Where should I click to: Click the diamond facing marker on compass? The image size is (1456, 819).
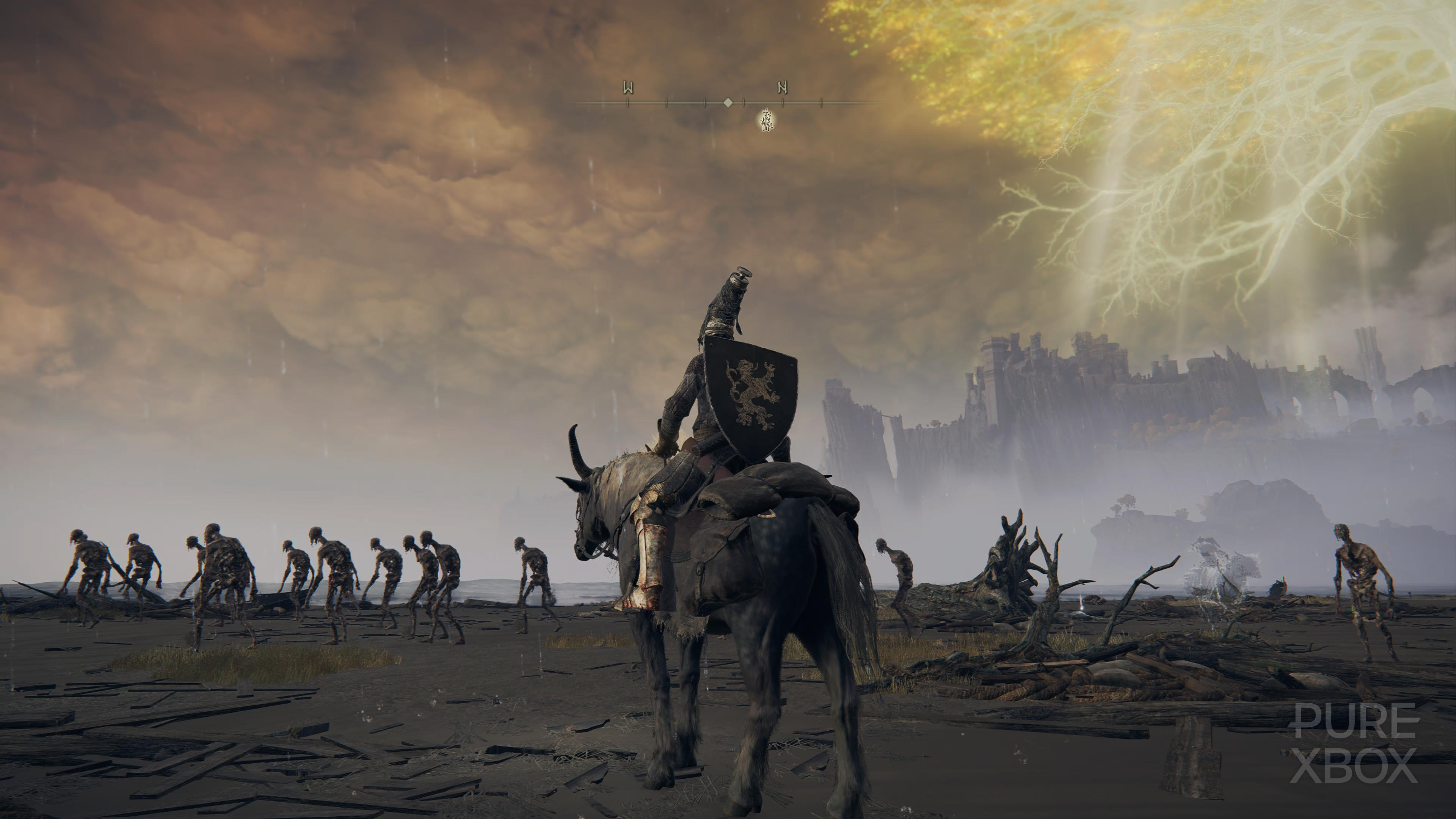(x=728, y=104)
